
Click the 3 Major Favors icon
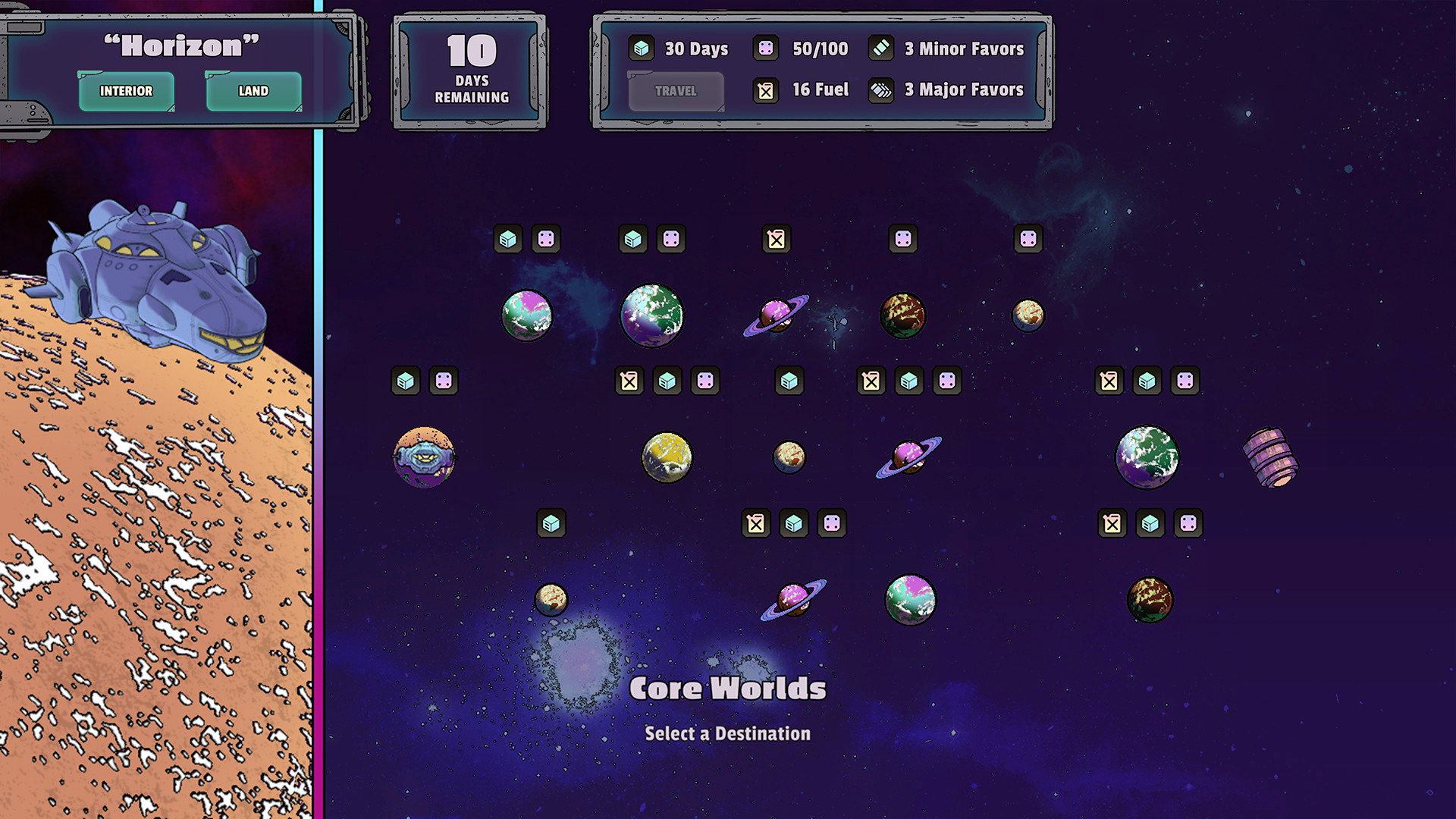point(881,89)
